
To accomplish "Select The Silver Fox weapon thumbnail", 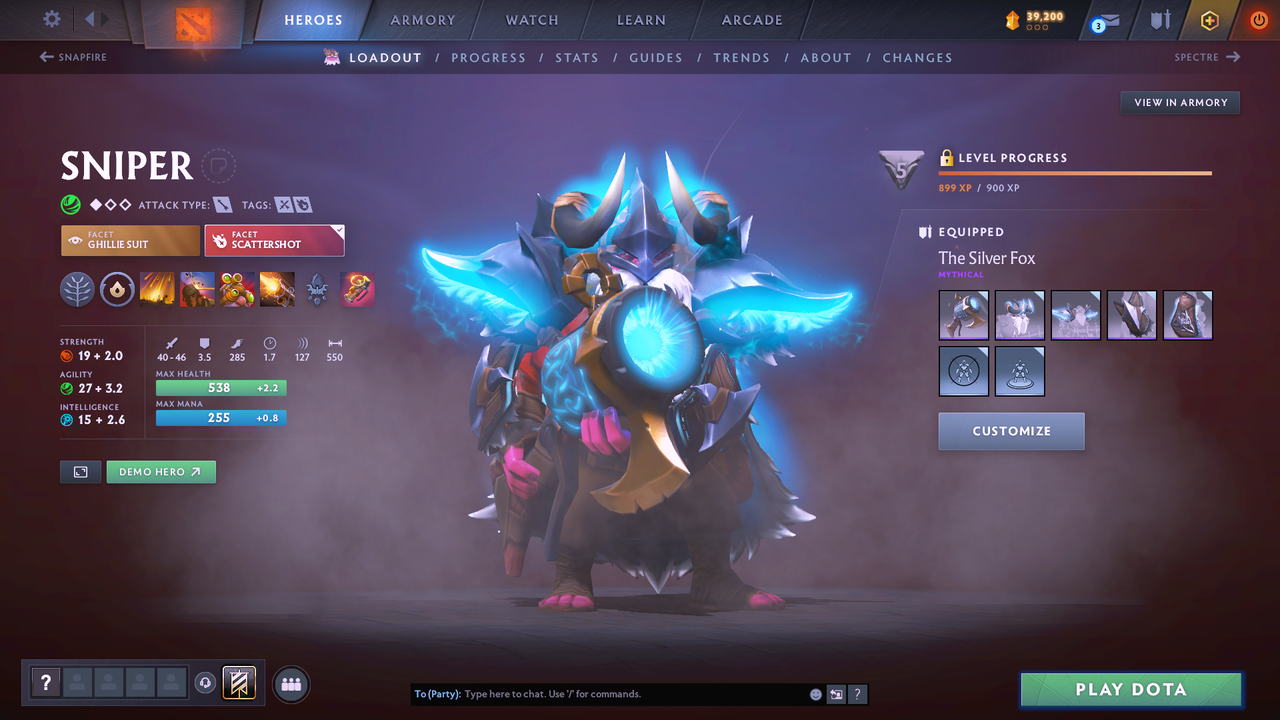I will (963, 314).
